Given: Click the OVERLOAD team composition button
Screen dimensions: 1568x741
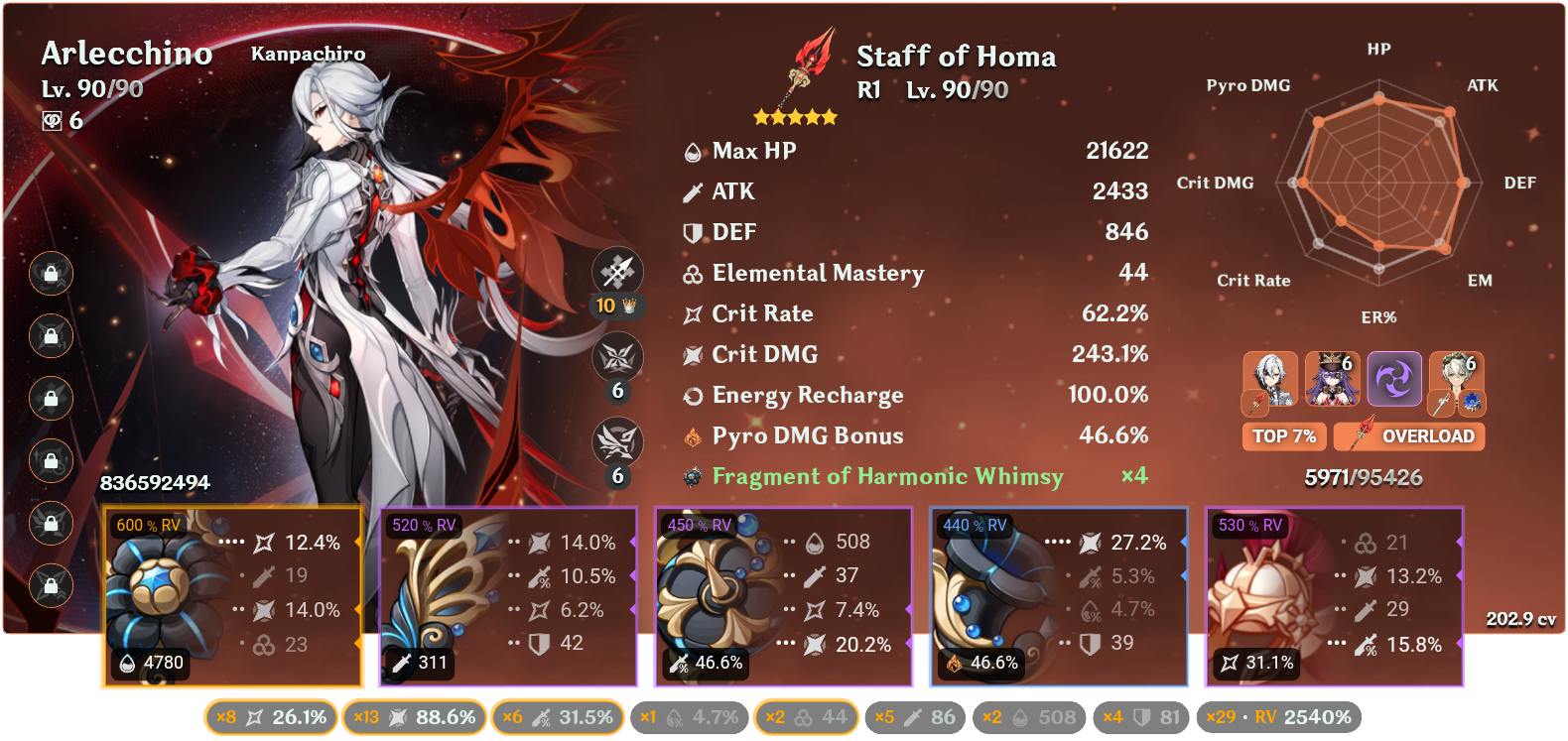Looking at the screenshot, I should [x=1408, y=436].
